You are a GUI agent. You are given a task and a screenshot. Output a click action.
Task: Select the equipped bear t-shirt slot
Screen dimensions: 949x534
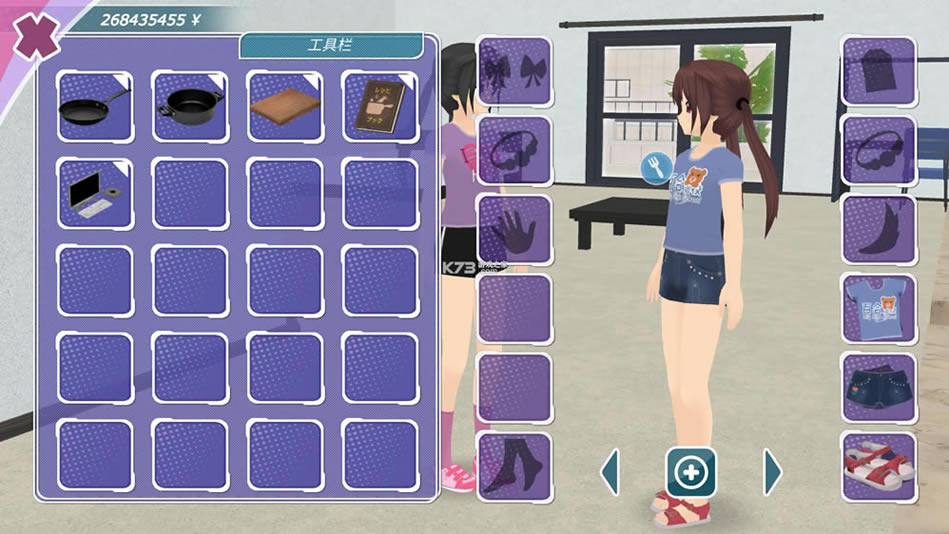tap(878, 308)
